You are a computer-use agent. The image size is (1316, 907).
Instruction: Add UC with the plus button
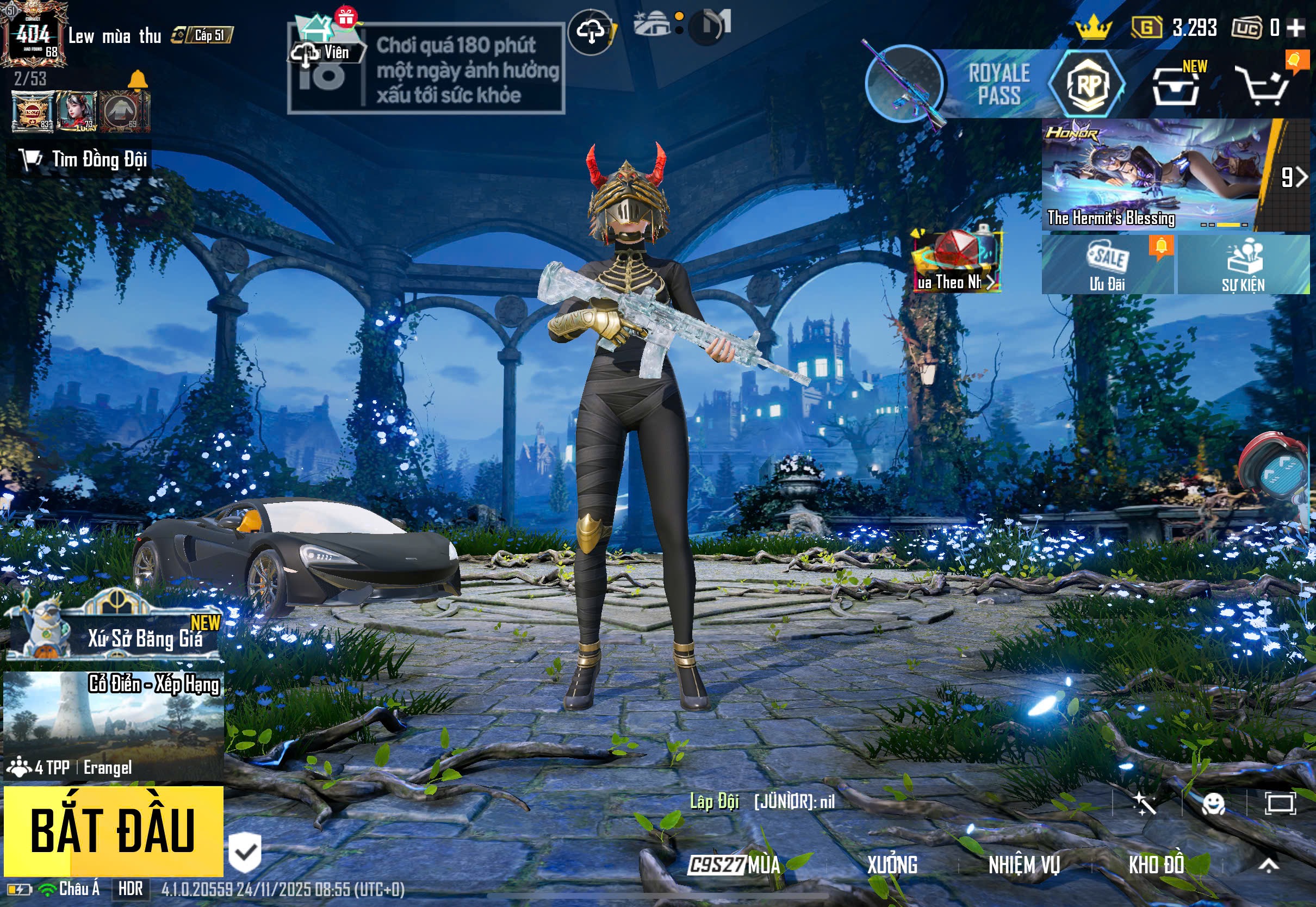(x=1295, y=27)
